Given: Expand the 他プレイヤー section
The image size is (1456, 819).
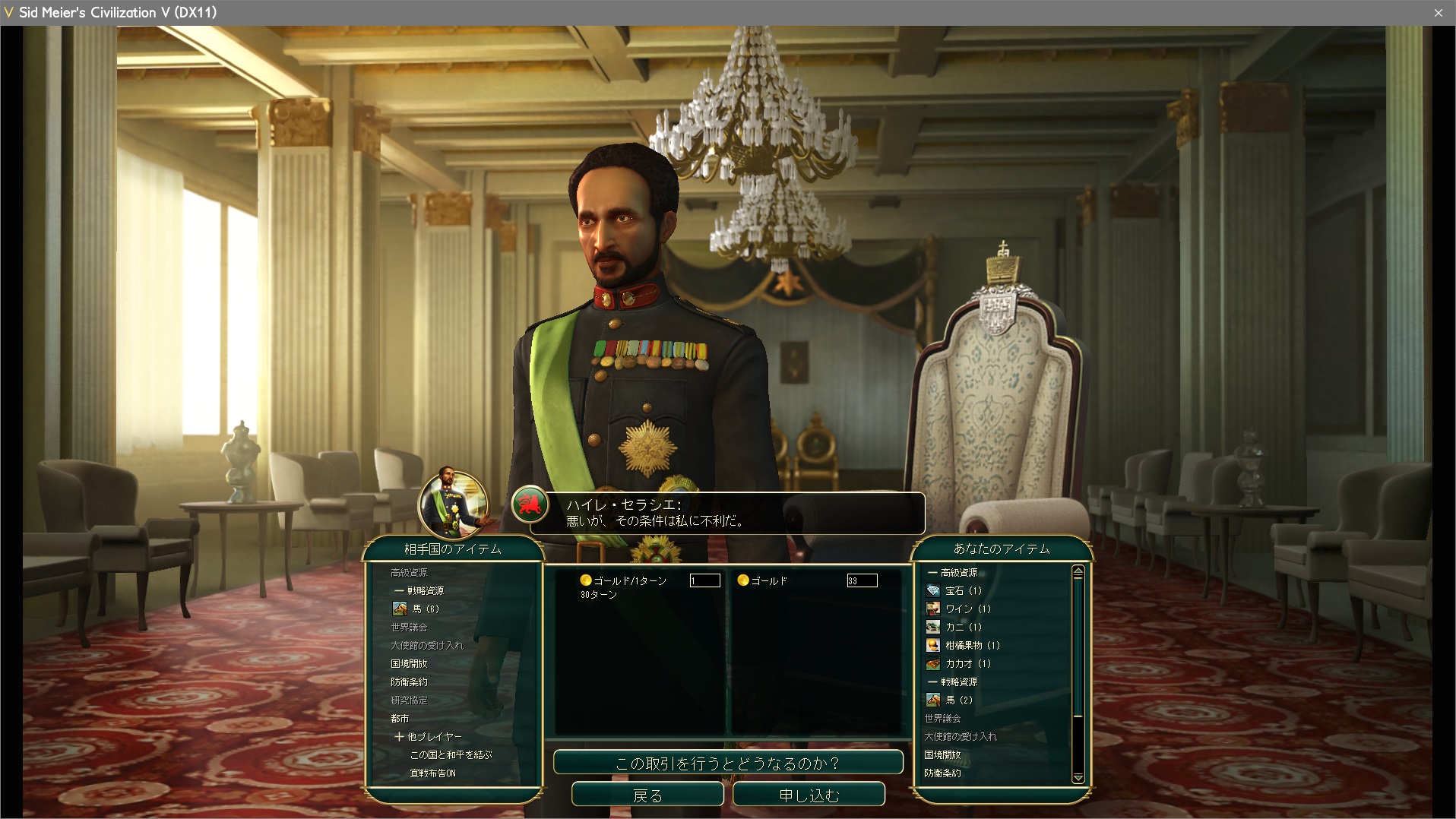Looking at the screenshot, I should pos(400,736).
